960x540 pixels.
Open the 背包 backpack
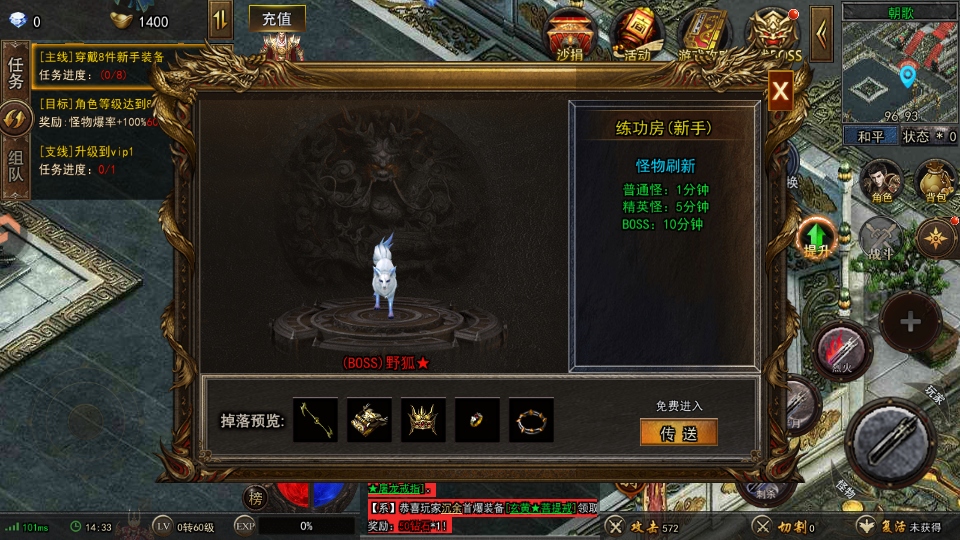(x=935, y=181)
